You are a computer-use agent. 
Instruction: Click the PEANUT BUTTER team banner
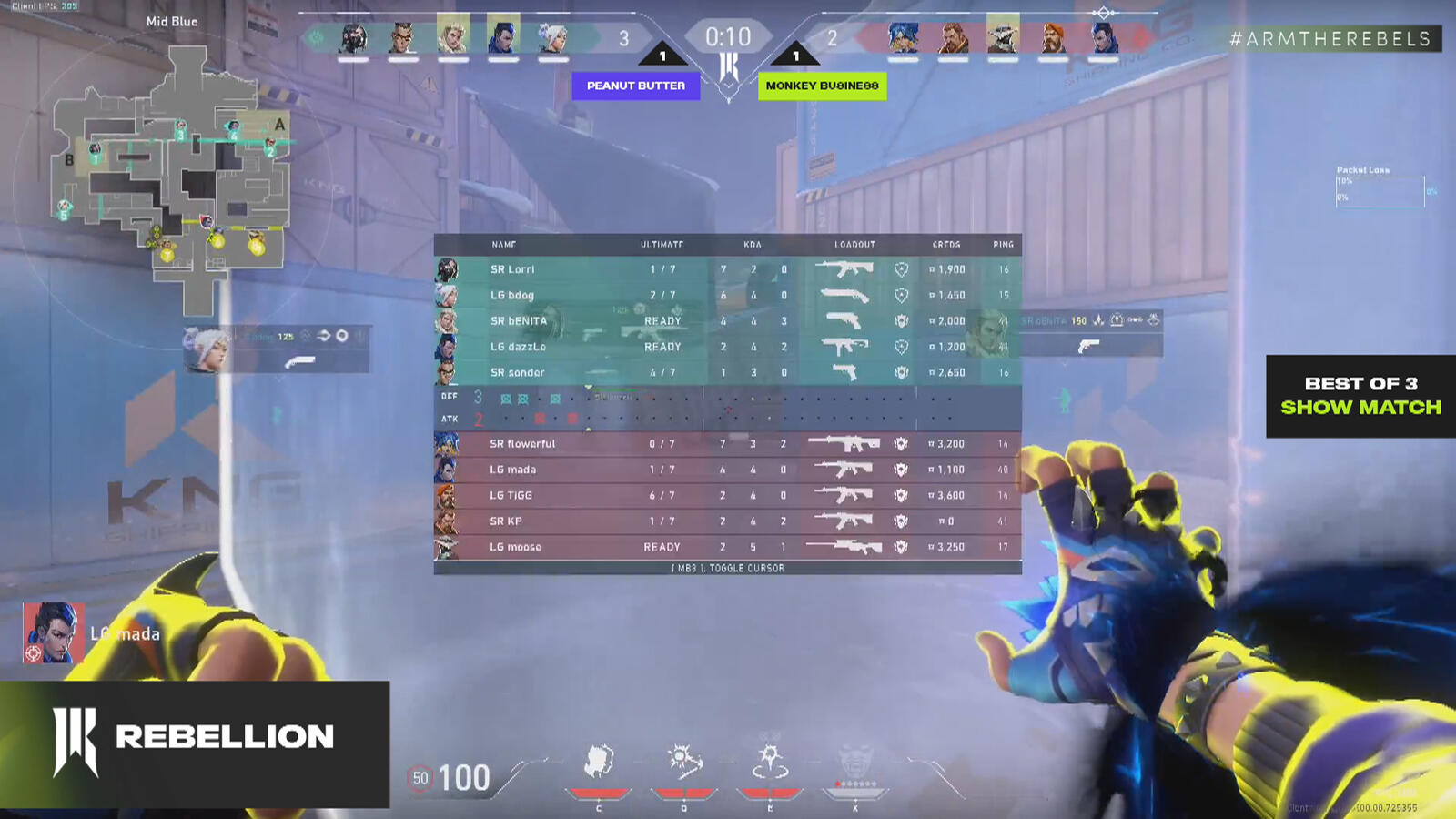(x=636, y=86)
